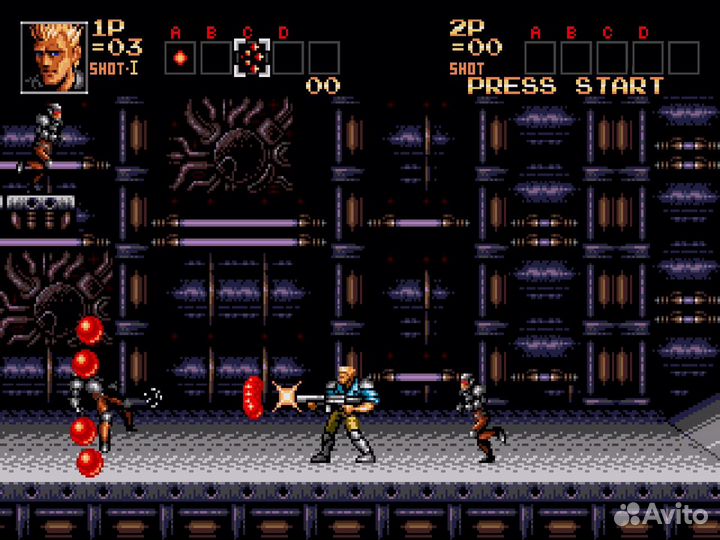Select player 1's weapon A red orb slot

[180, 58]
